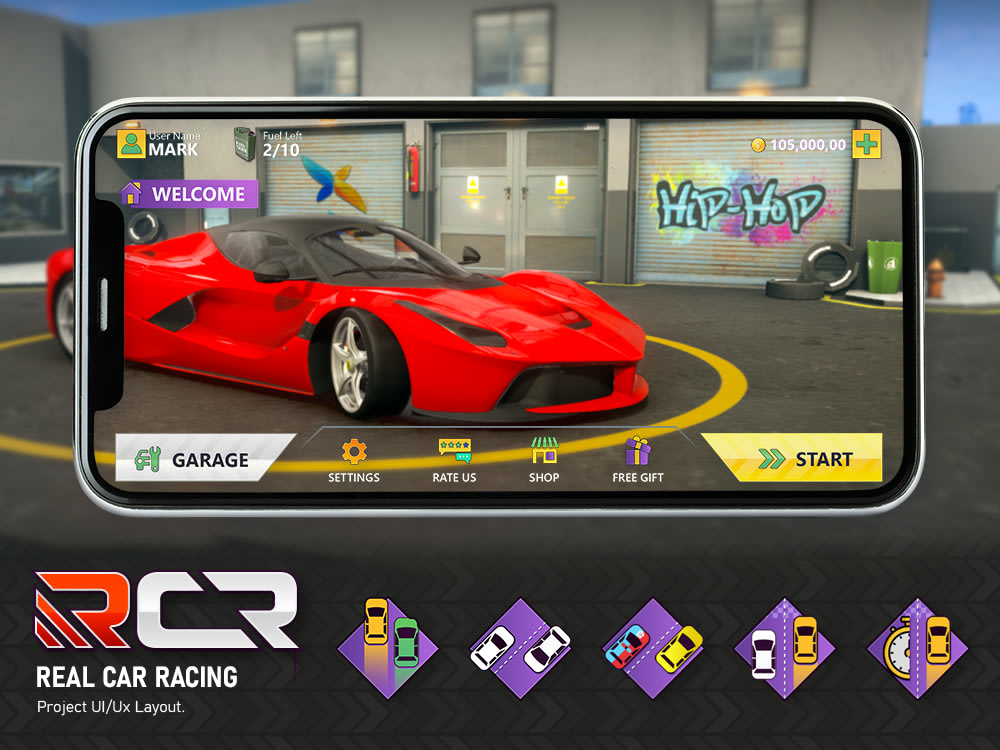Tap the Rate Us star icon
The height and width of the screenshot is (750, 1000).
point(454,451)
